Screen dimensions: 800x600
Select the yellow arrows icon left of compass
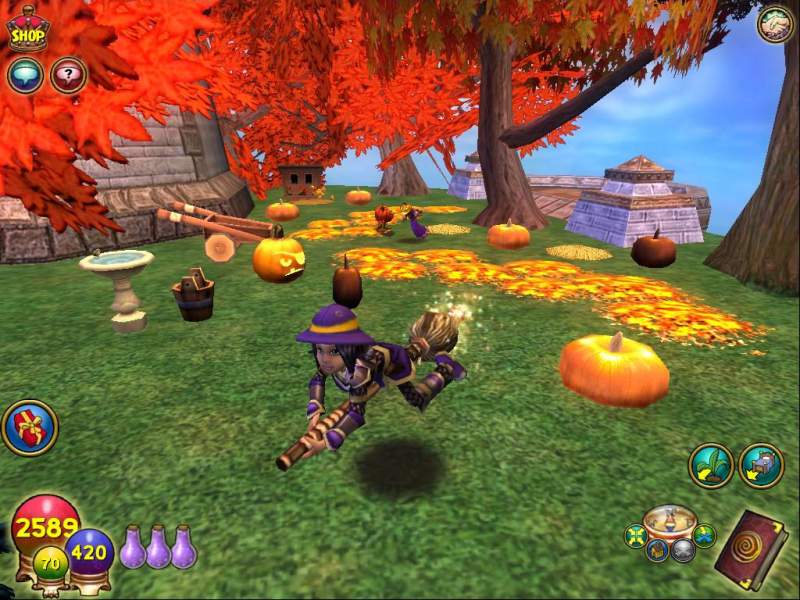click(635, 536)
